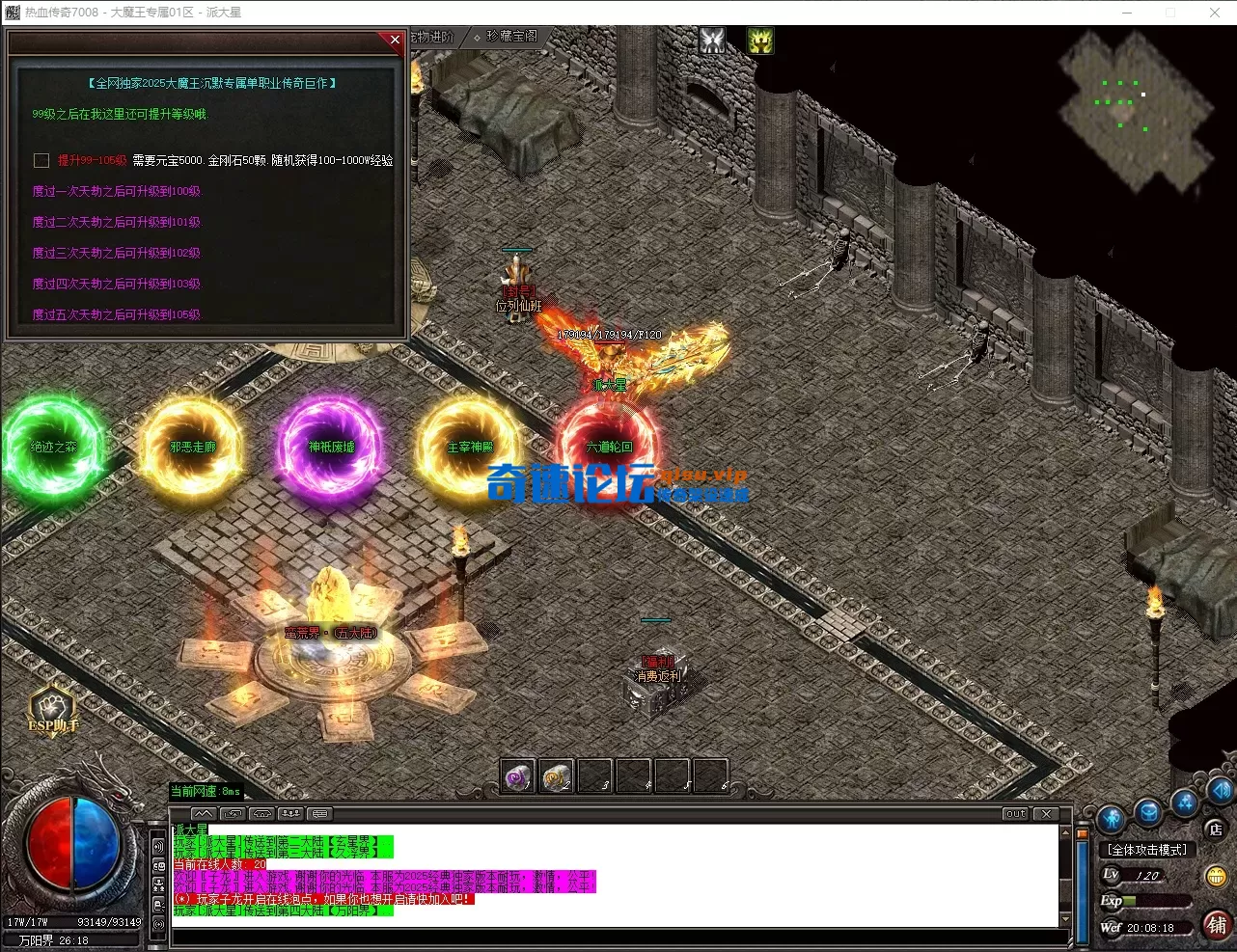Open the 店 shop button

coord(1216,829)
